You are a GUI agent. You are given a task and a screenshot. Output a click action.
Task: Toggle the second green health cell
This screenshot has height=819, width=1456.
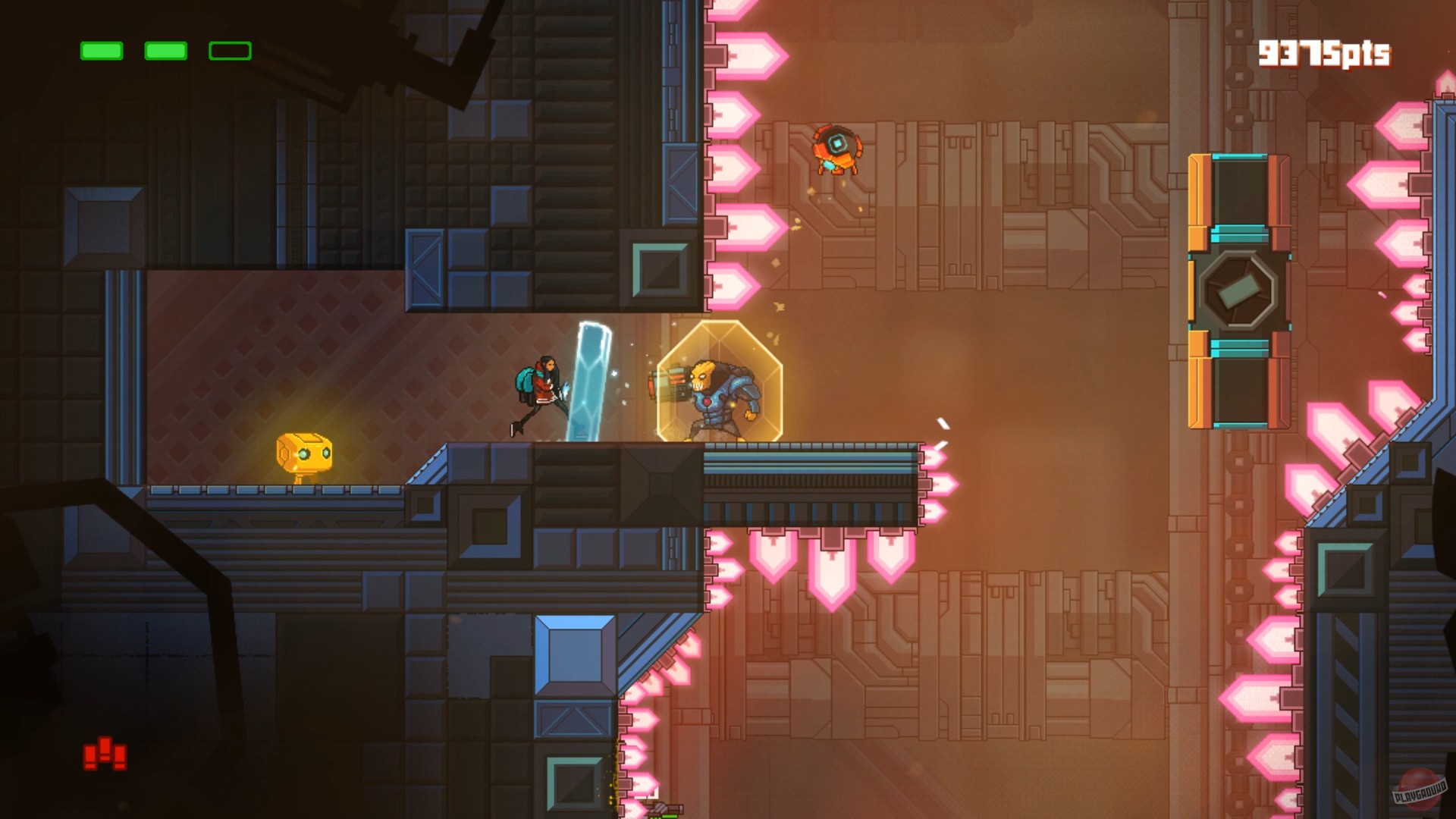pos(165,51)
